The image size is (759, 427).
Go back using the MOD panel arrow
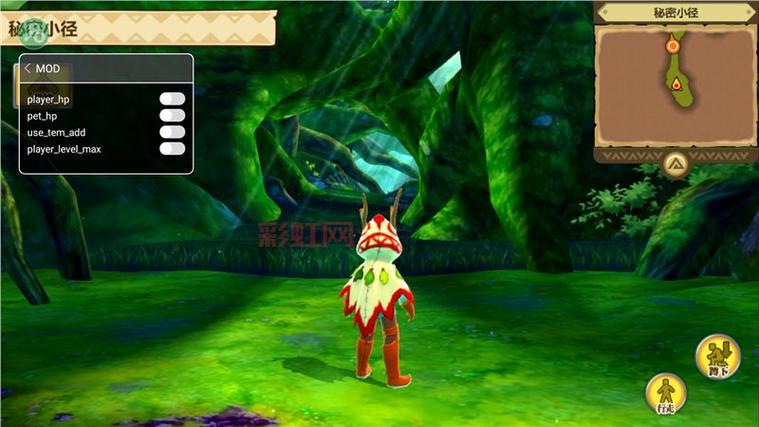click(x=27, y=68)
